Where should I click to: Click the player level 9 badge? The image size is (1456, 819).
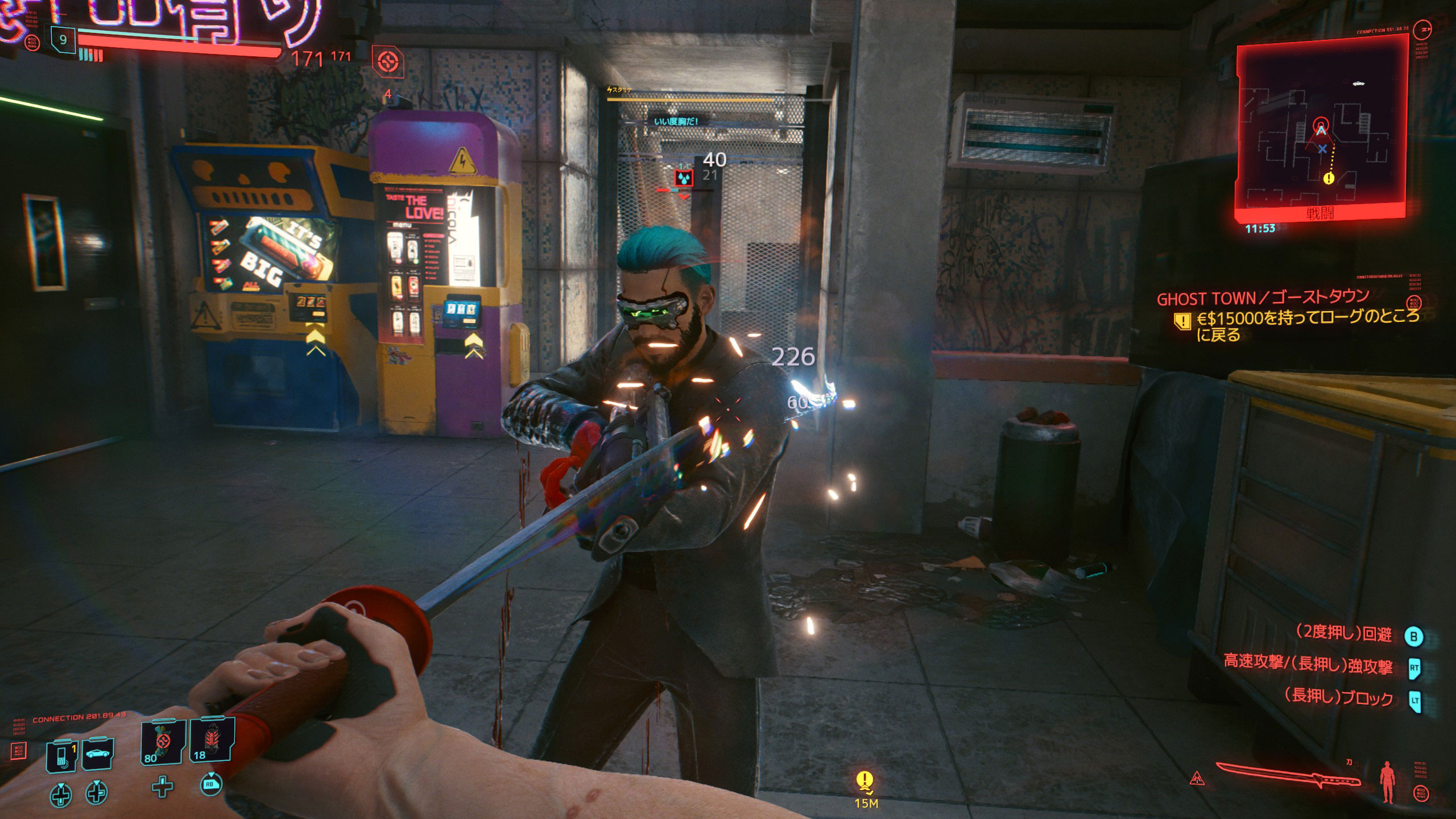coord(63,40)
